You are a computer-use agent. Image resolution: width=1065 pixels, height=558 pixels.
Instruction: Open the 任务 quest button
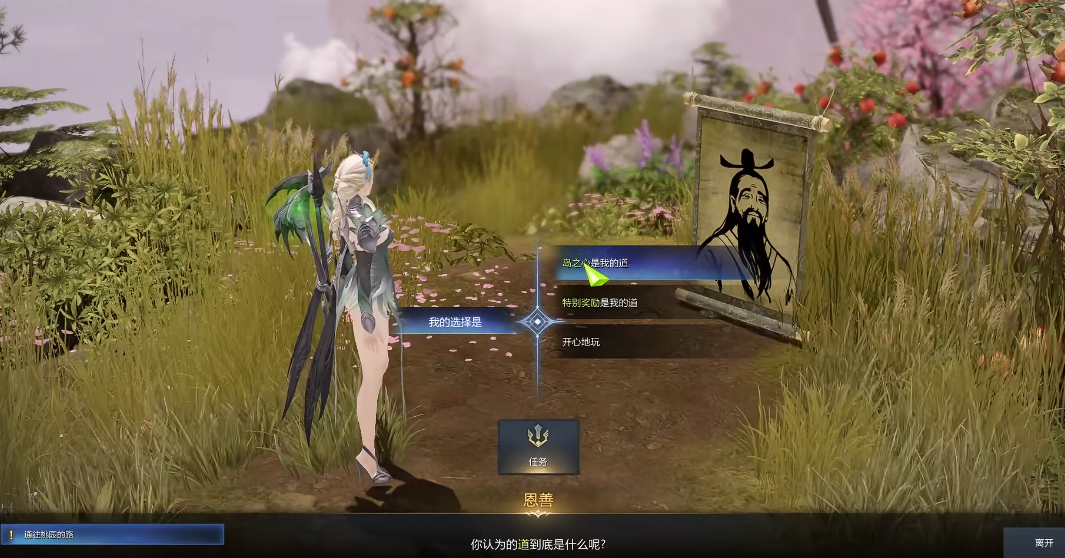(x=538, y=447)
